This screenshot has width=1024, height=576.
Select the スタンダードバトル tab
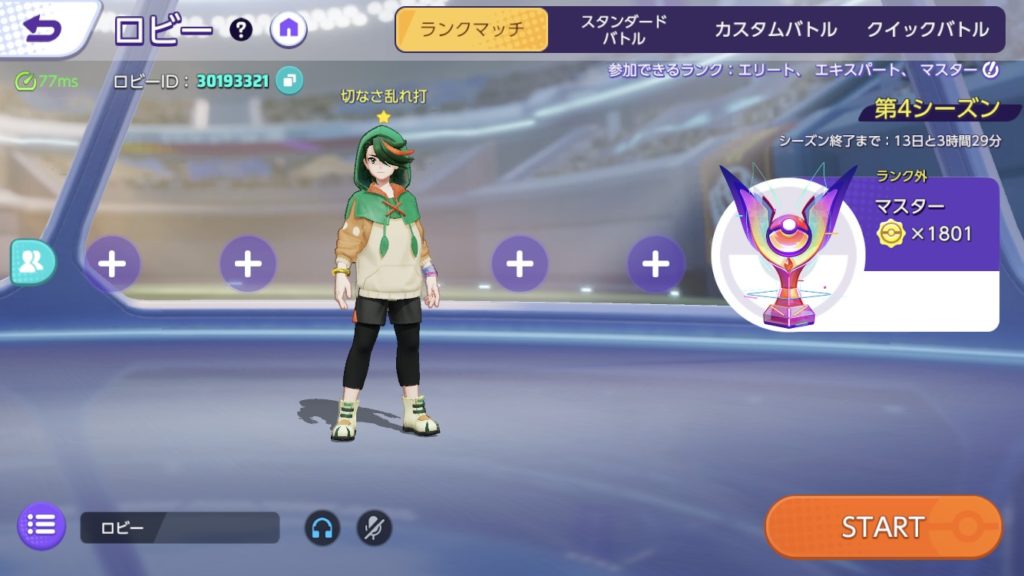[x=624, y=29]
